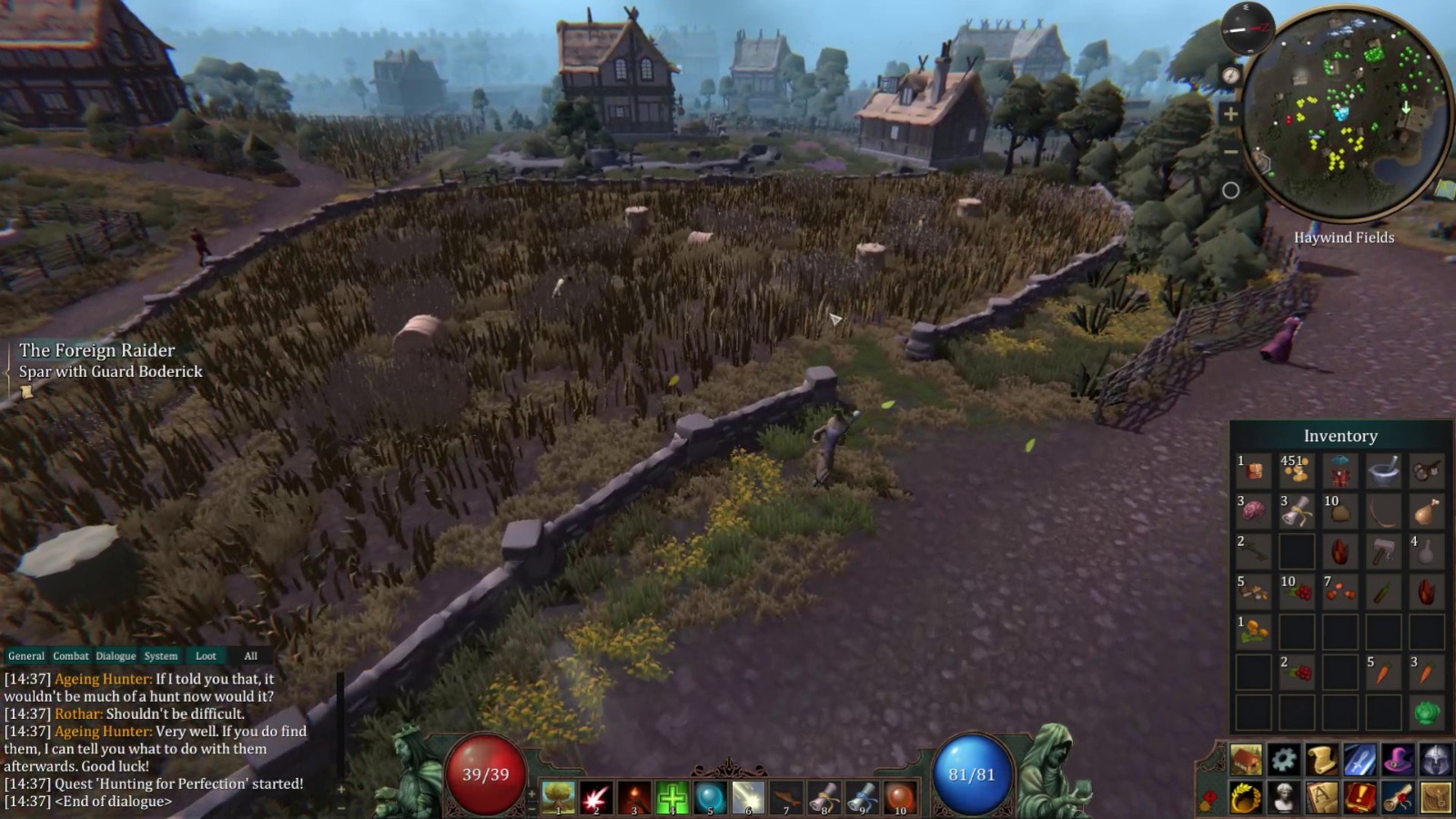This screenshot has height=819, width=1456.
Task: Open the magic wizard hat panel
Action: point(1398,761)
